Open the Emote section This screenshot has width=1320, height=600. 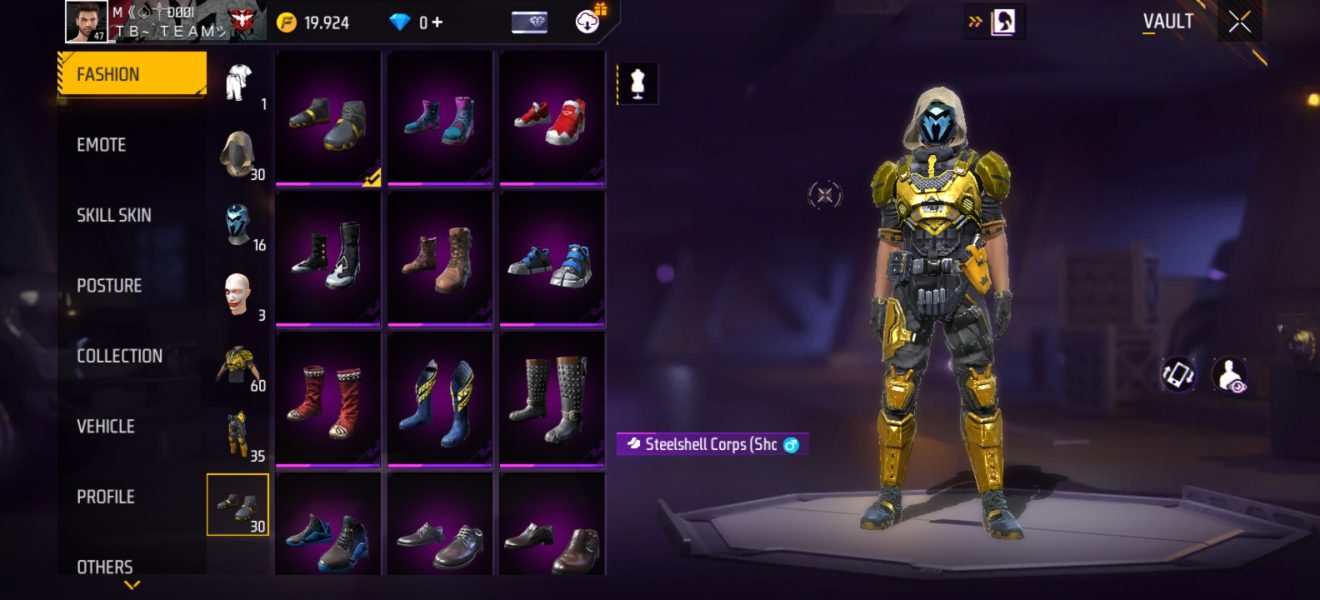pyautogui.click(x=102, y=145)
